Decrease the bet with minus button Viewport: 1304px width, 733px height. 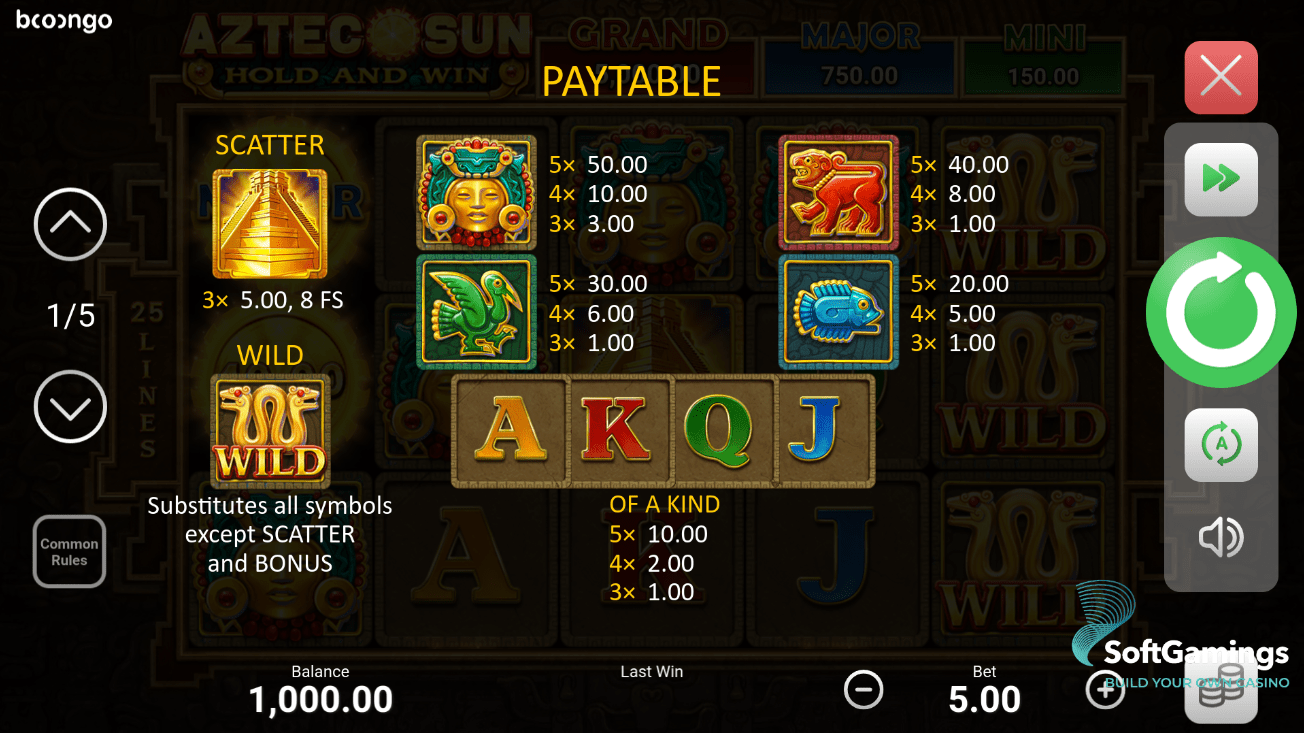863,689
